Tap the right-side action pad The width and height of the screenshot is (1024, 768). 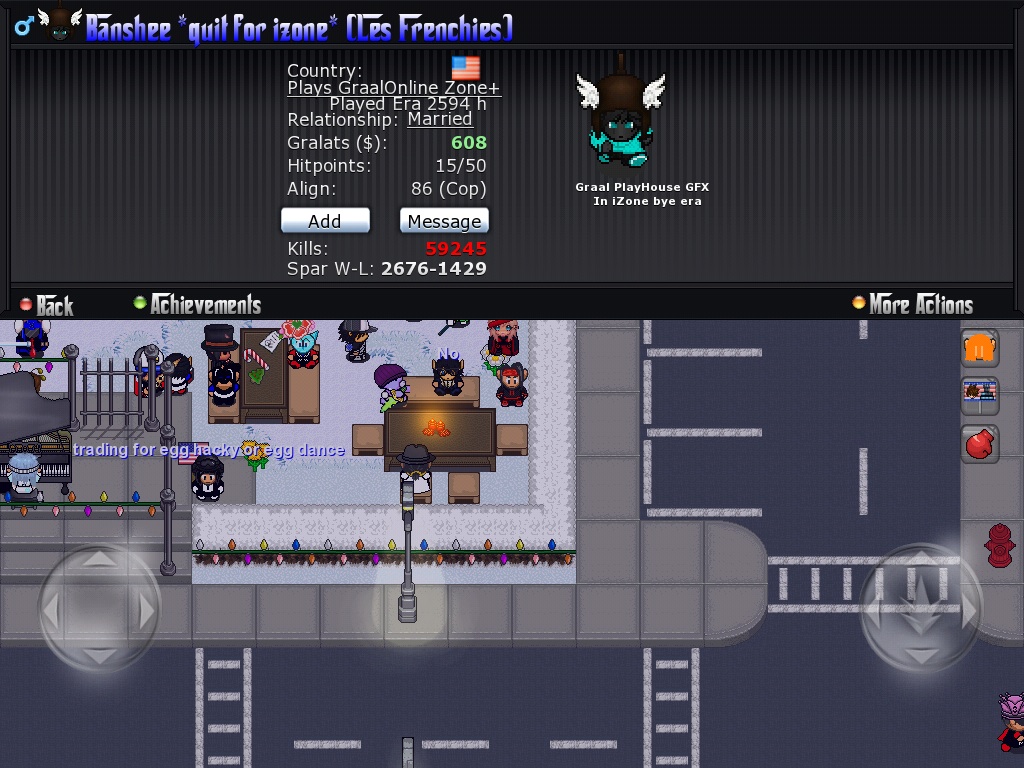point(921,605)
